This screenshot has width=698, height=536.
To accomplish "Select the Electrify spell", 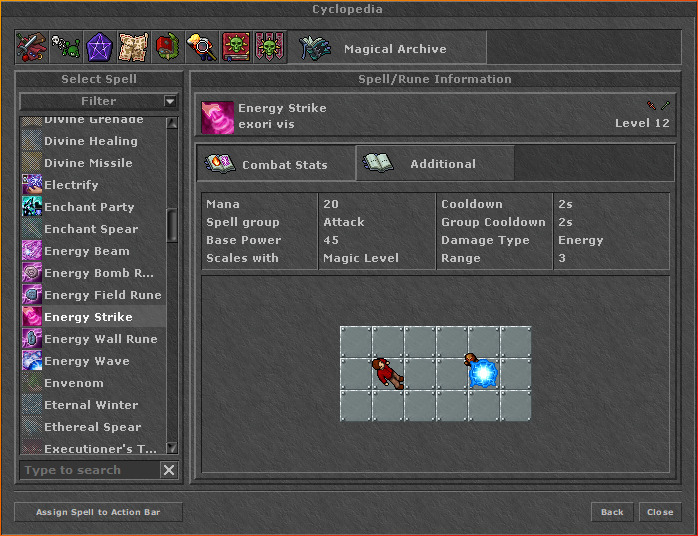I will click(71, 185).
